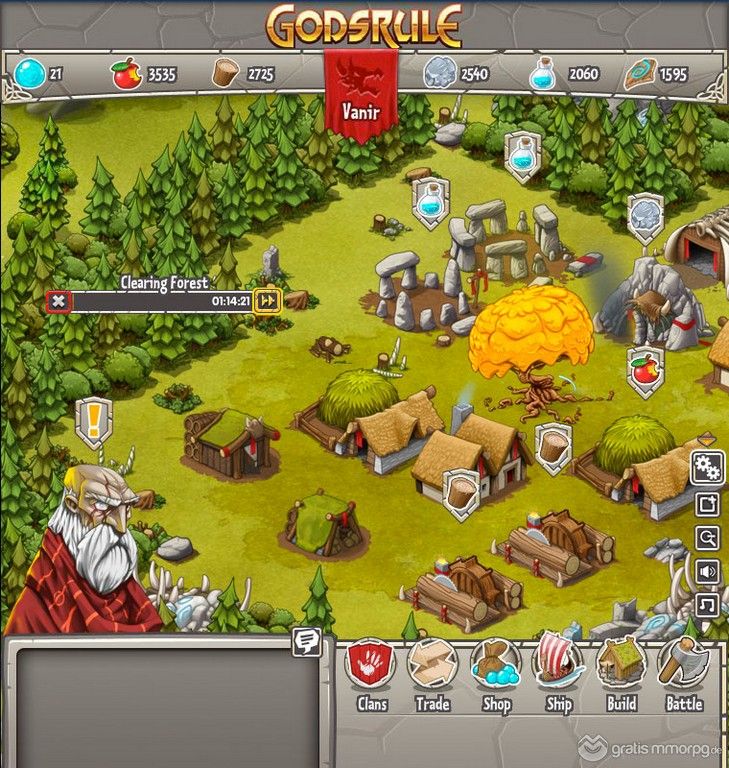Image resolution: width=729 pixels, height=768 pixels.
Task: Click the red Vanir banner
Action: point(361,96)
